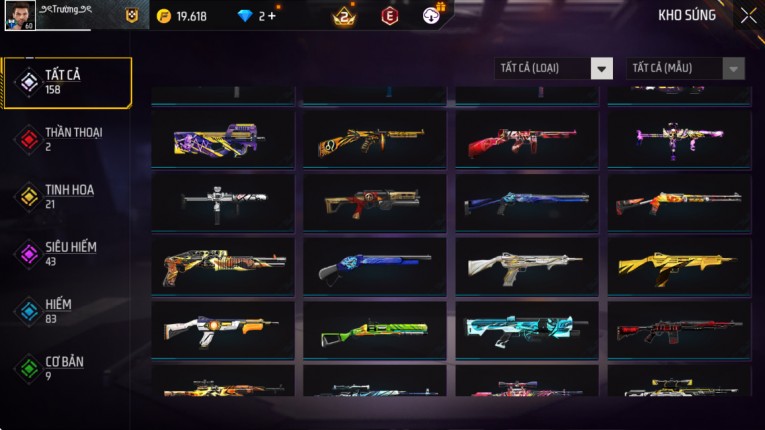Screen dimensions: 765x430
Task: Click the gold coin balance icon
Action: point(164,16)
